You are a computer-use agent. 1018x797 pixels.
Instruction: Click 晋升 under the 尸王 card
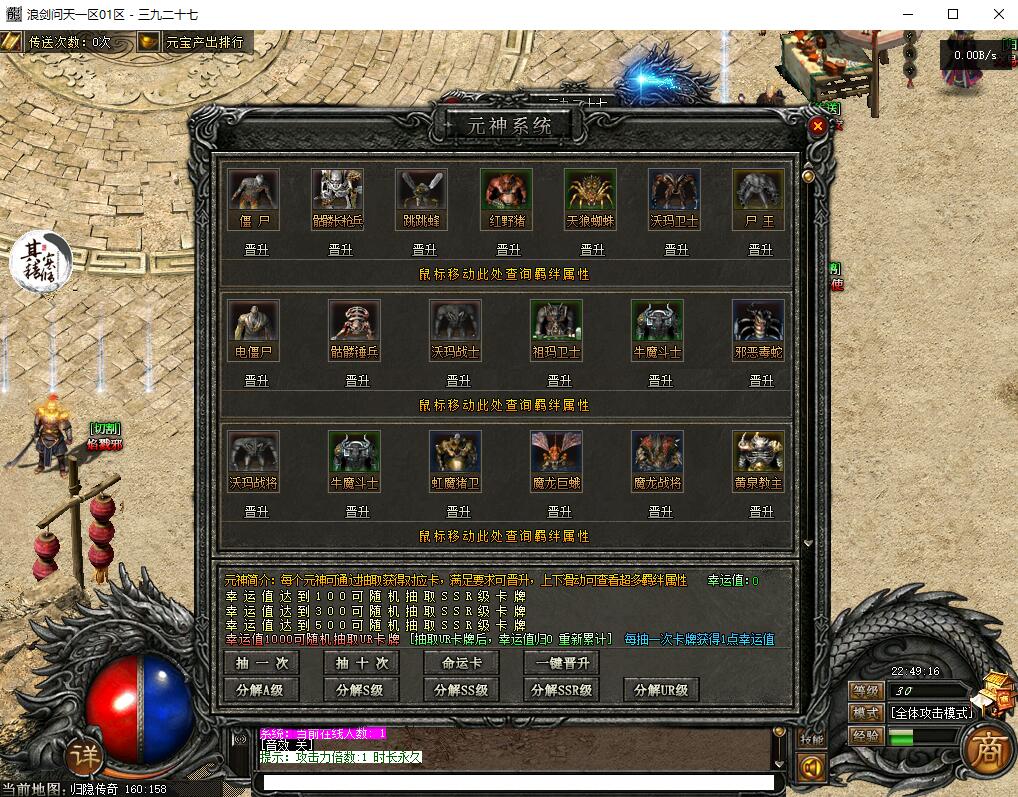point(759,250)
